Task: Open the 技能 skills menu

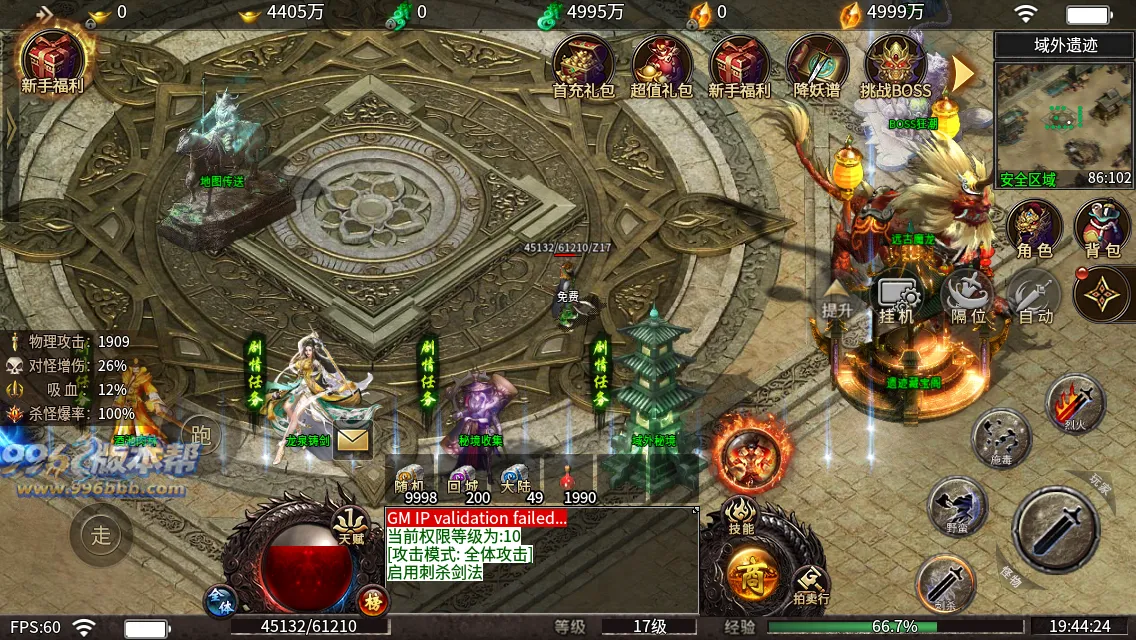Action: coord(741,514)
